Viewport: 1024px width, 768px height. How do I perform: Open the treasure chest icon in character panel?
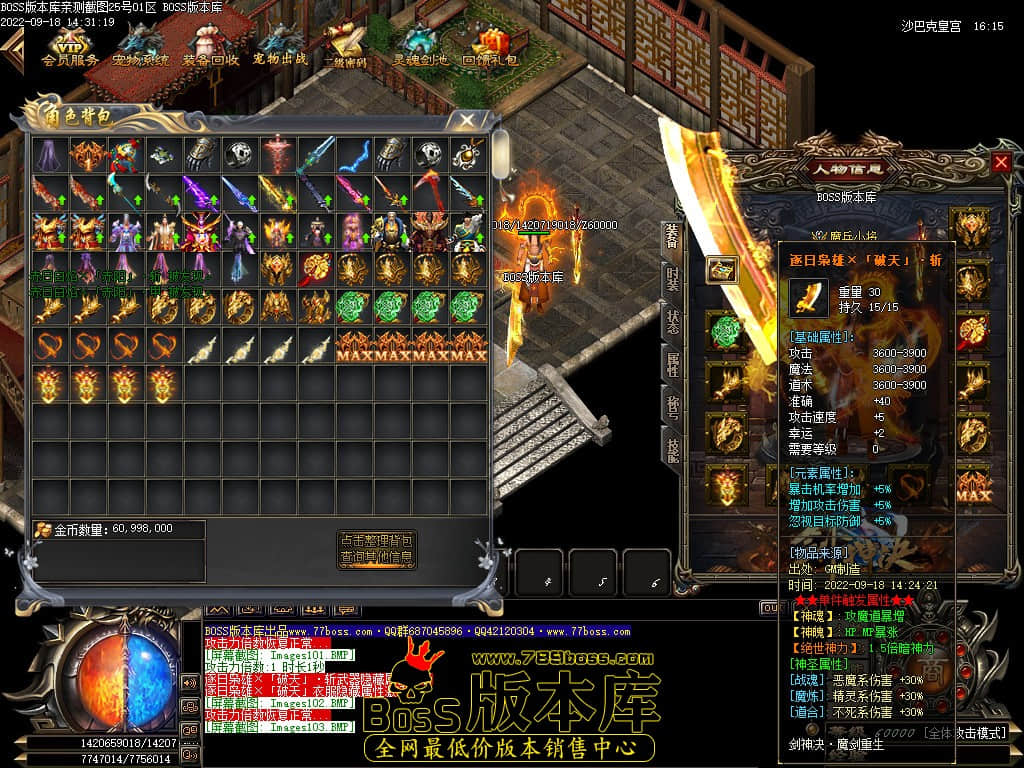coord(723,270)
